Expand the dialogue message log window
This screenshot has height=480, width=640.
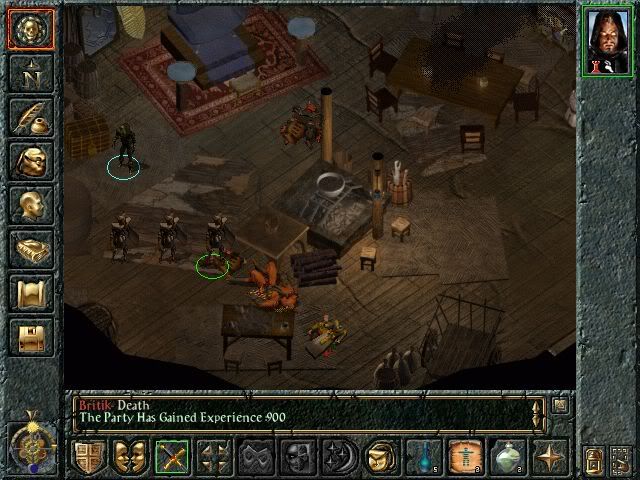[560, 404]
